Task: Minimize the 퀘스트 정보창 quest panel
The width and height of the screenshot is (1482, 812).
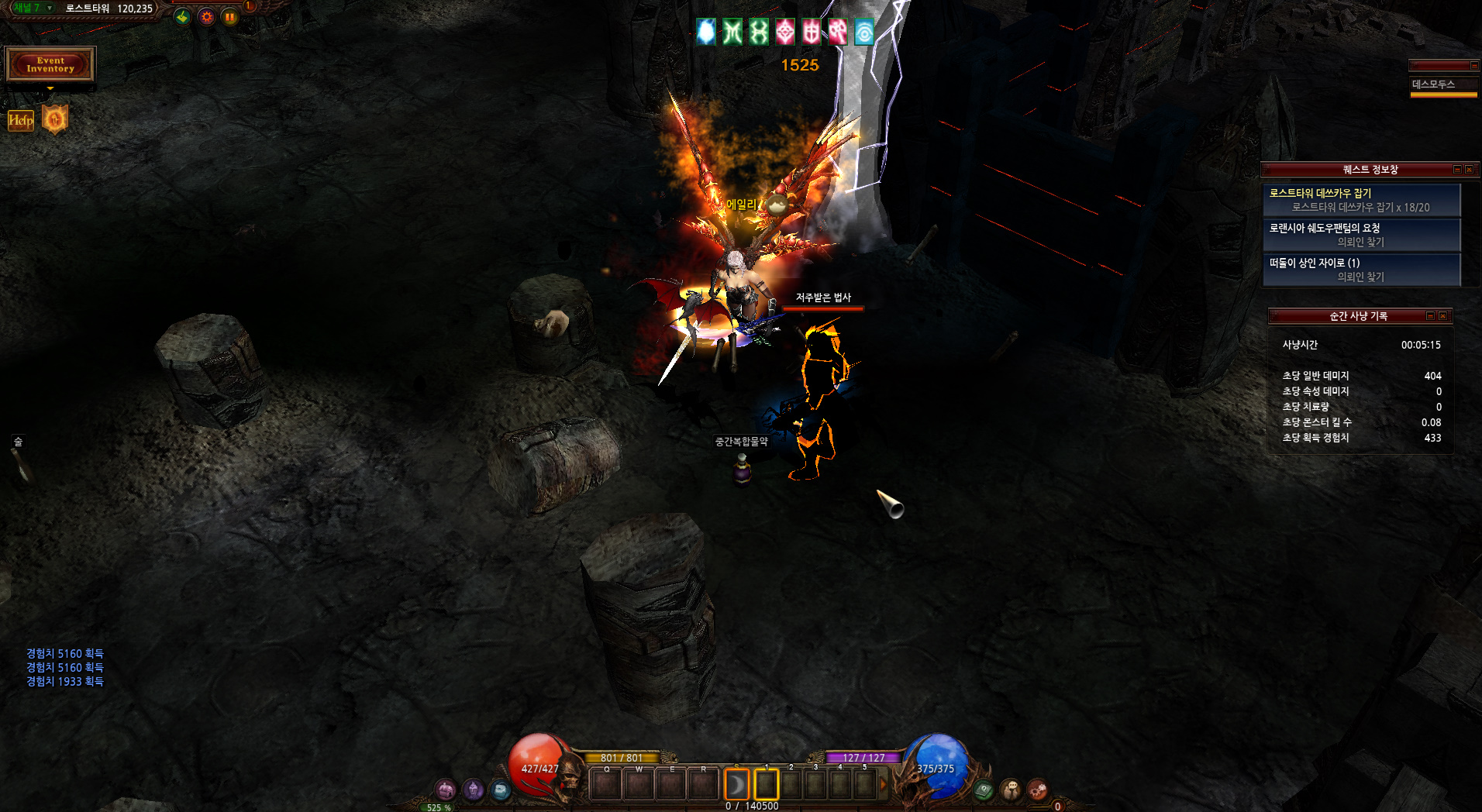Action: (x=1457, y=170)
